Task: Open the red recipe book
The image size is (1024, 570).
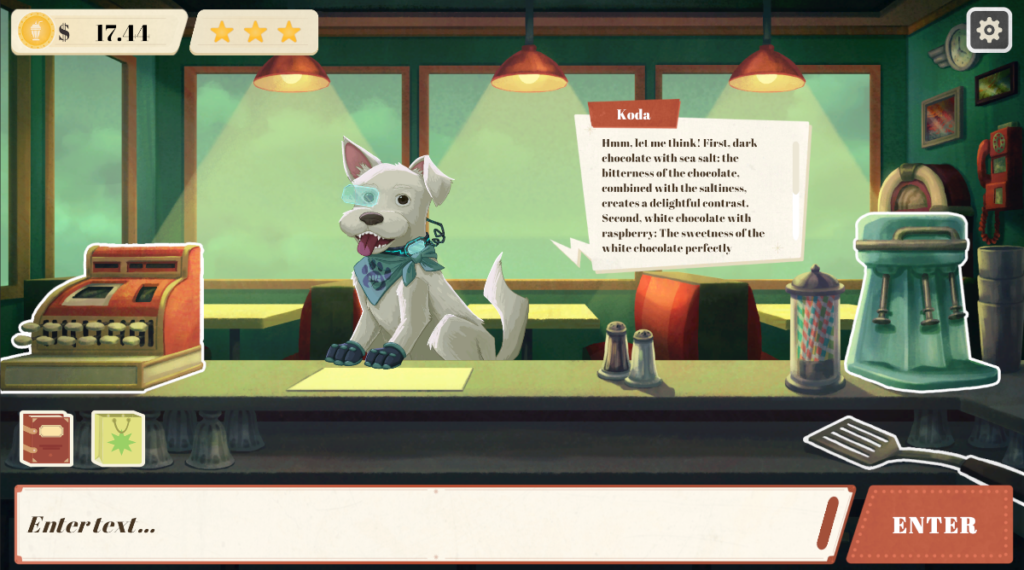Action: tap(46, 438)
